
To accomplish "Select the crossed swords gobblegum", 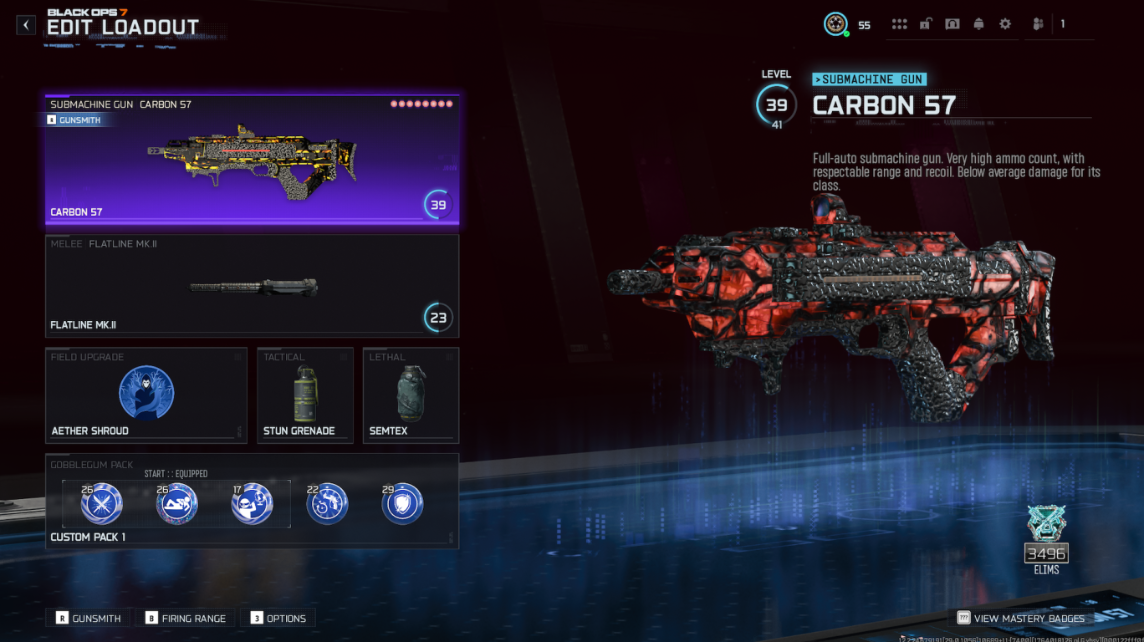I will tap(102, 504).
